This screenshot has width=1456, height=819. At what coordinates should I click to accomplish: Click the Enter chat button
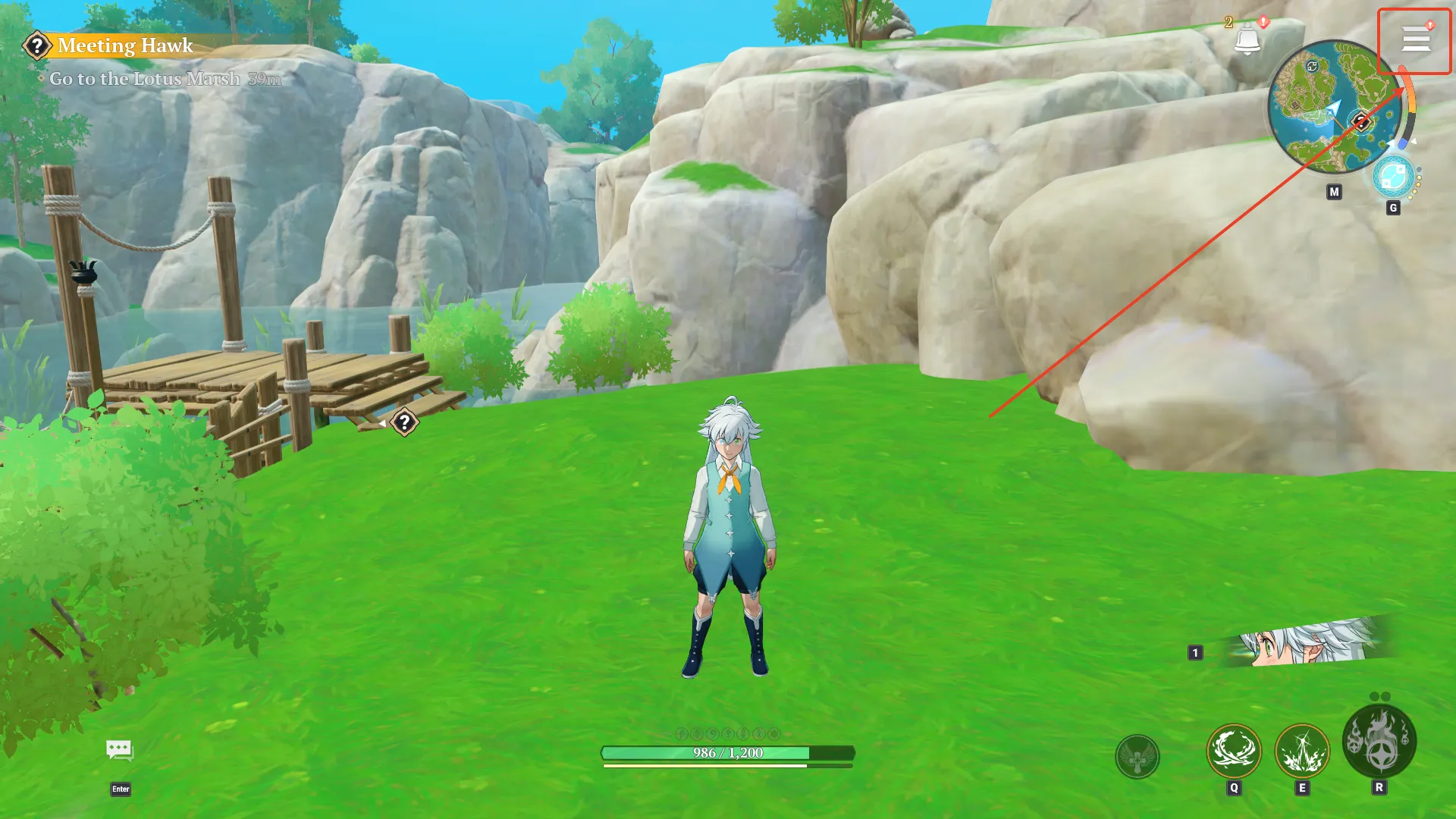coord(121,789)
